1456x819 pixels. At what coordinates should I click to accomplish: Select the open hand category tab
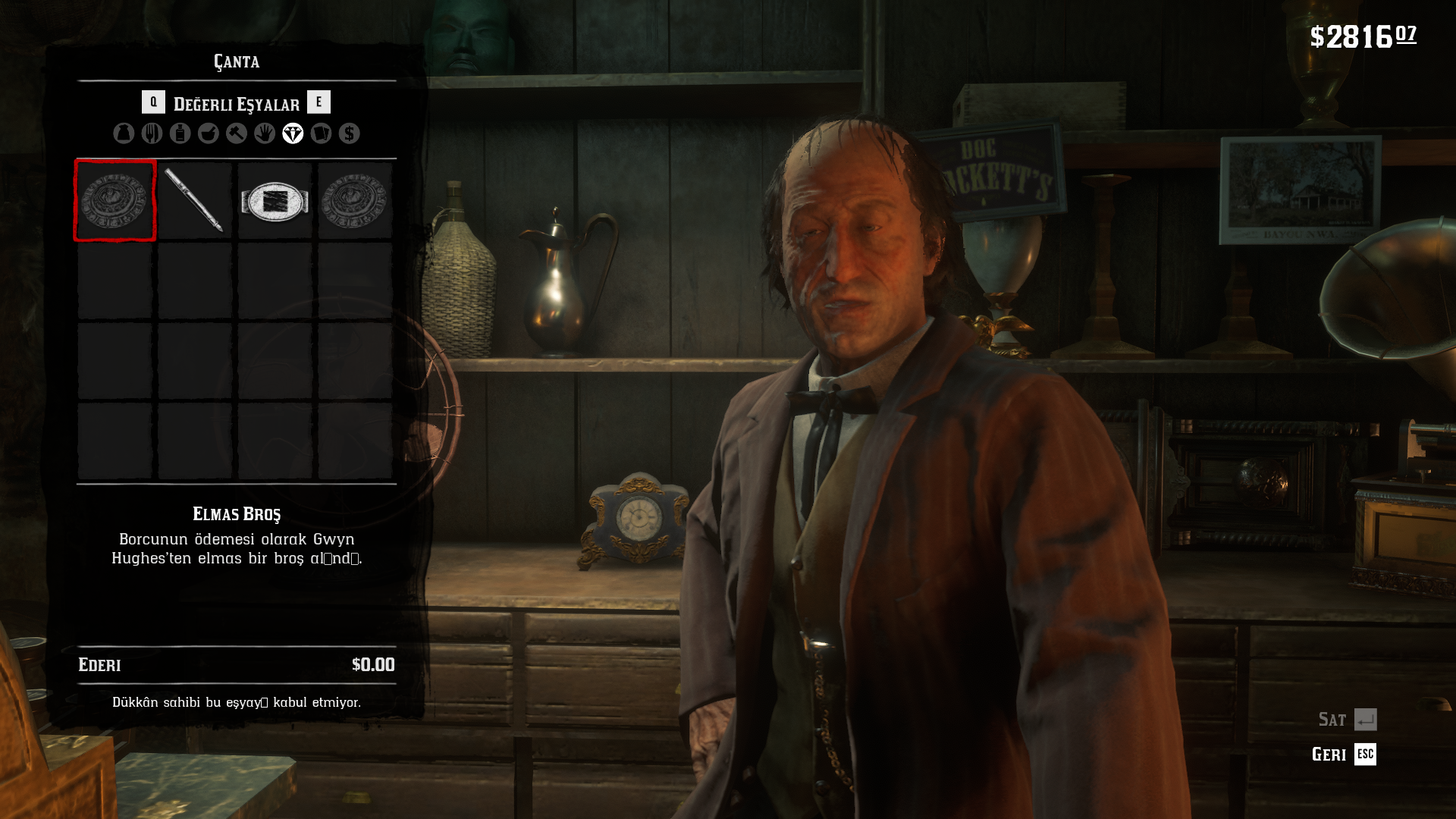click(x=265, y=133)
